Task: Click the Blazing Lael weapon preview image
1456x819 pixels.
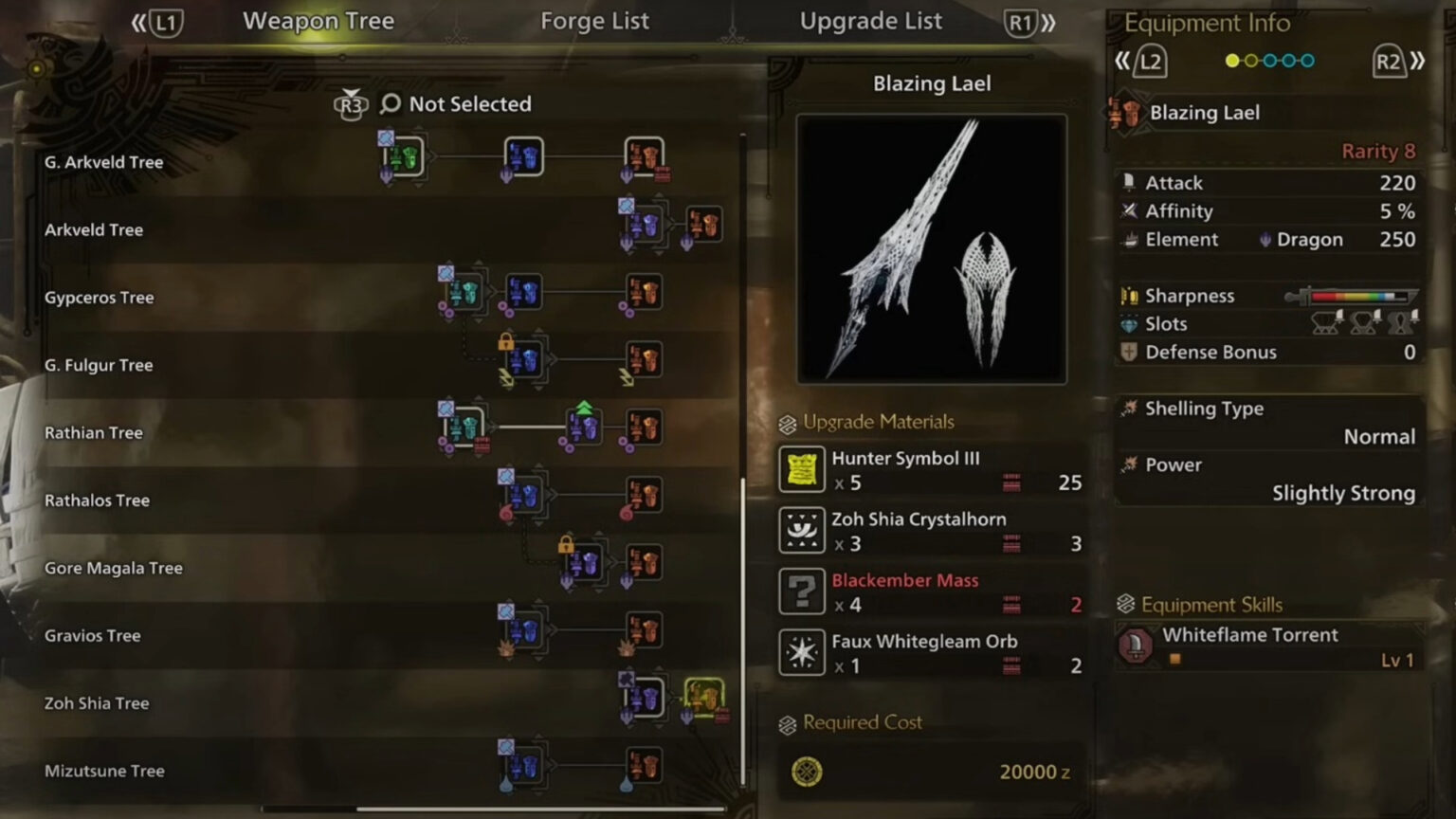Action: tap(932, 248)
